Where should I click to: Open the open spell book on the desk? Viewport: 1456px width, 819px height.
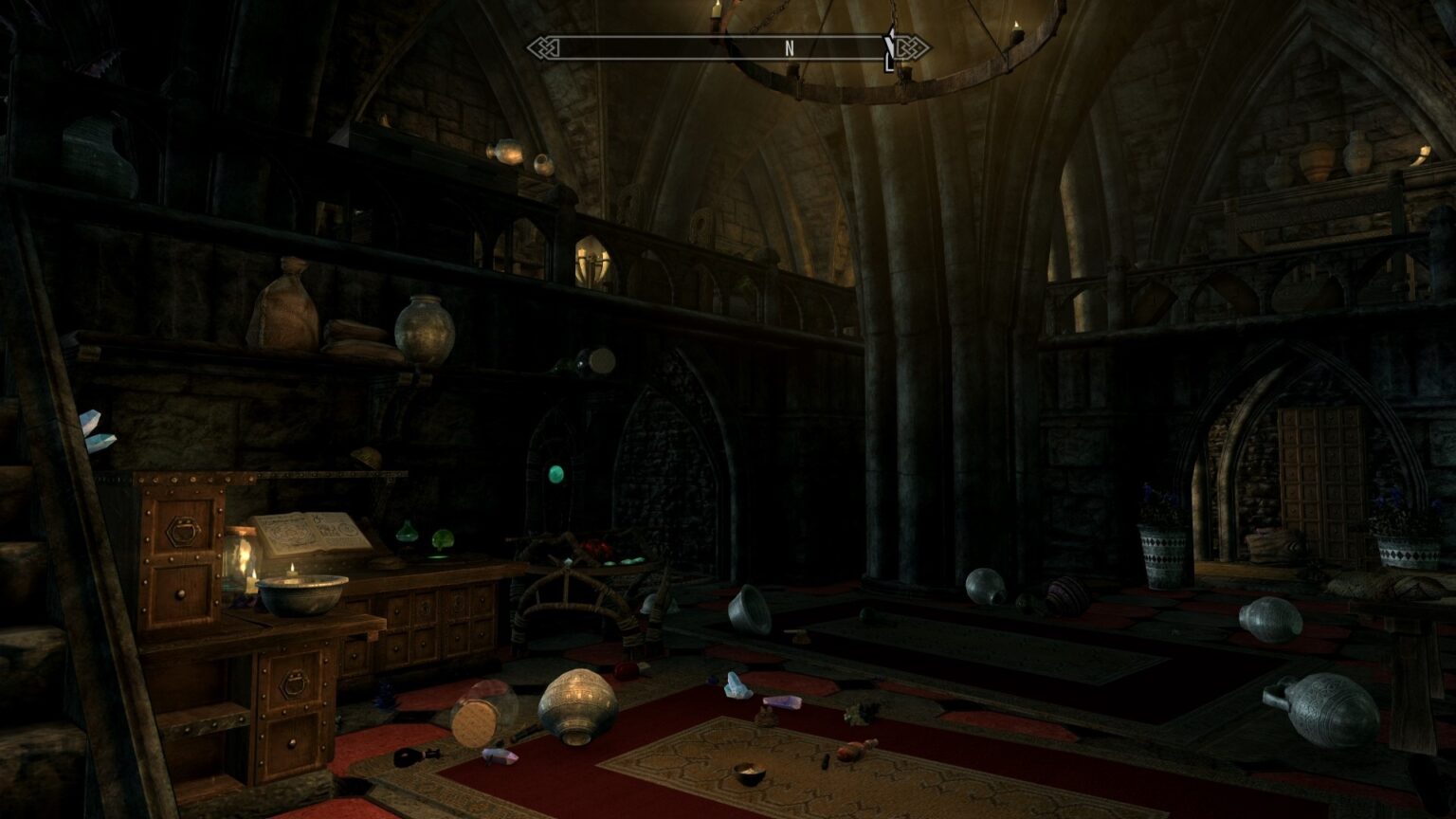[x=314, y=532]
